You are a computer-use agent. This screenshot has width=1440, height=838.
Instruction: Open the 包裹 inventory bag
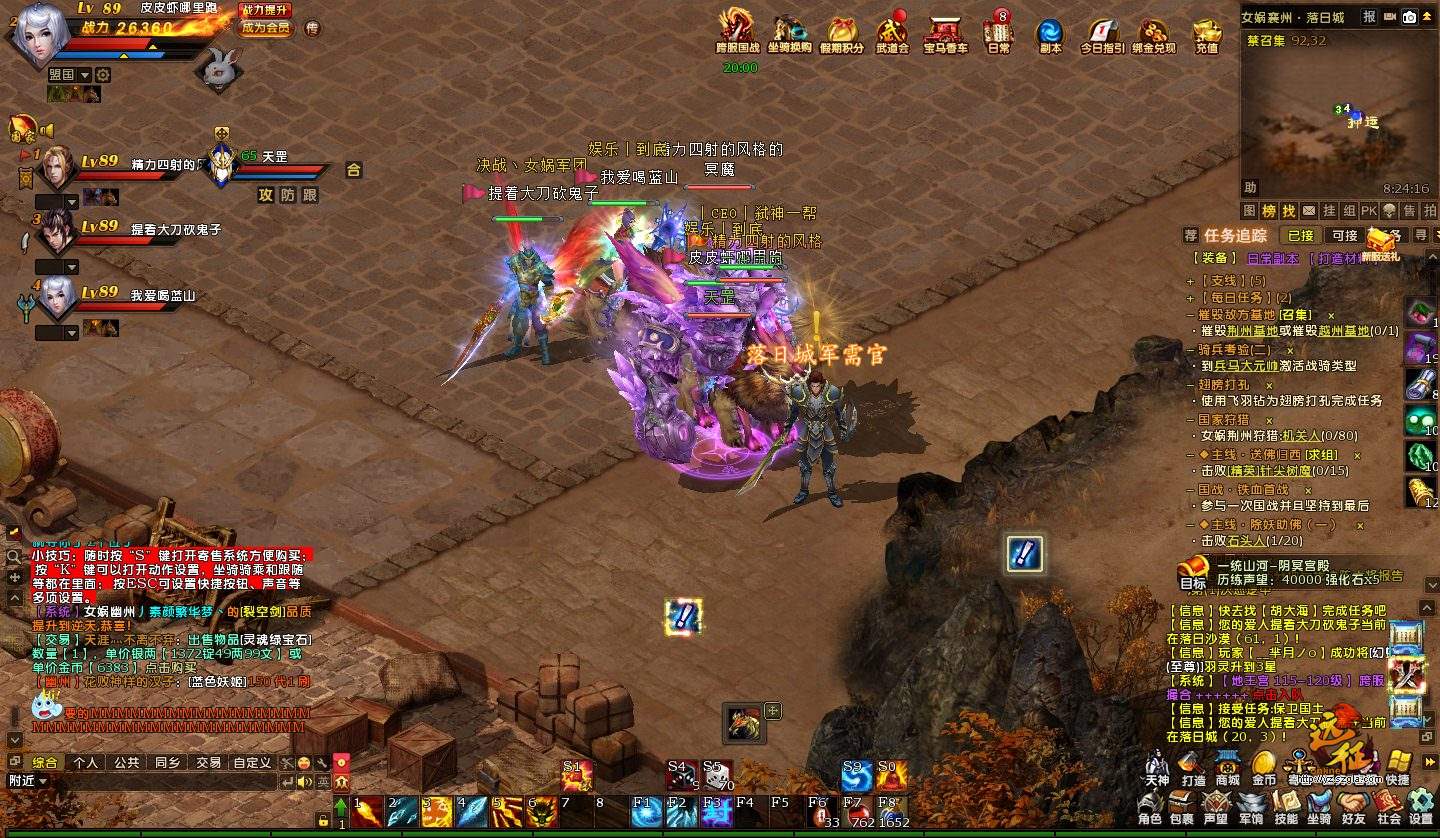pos(1182,807)
